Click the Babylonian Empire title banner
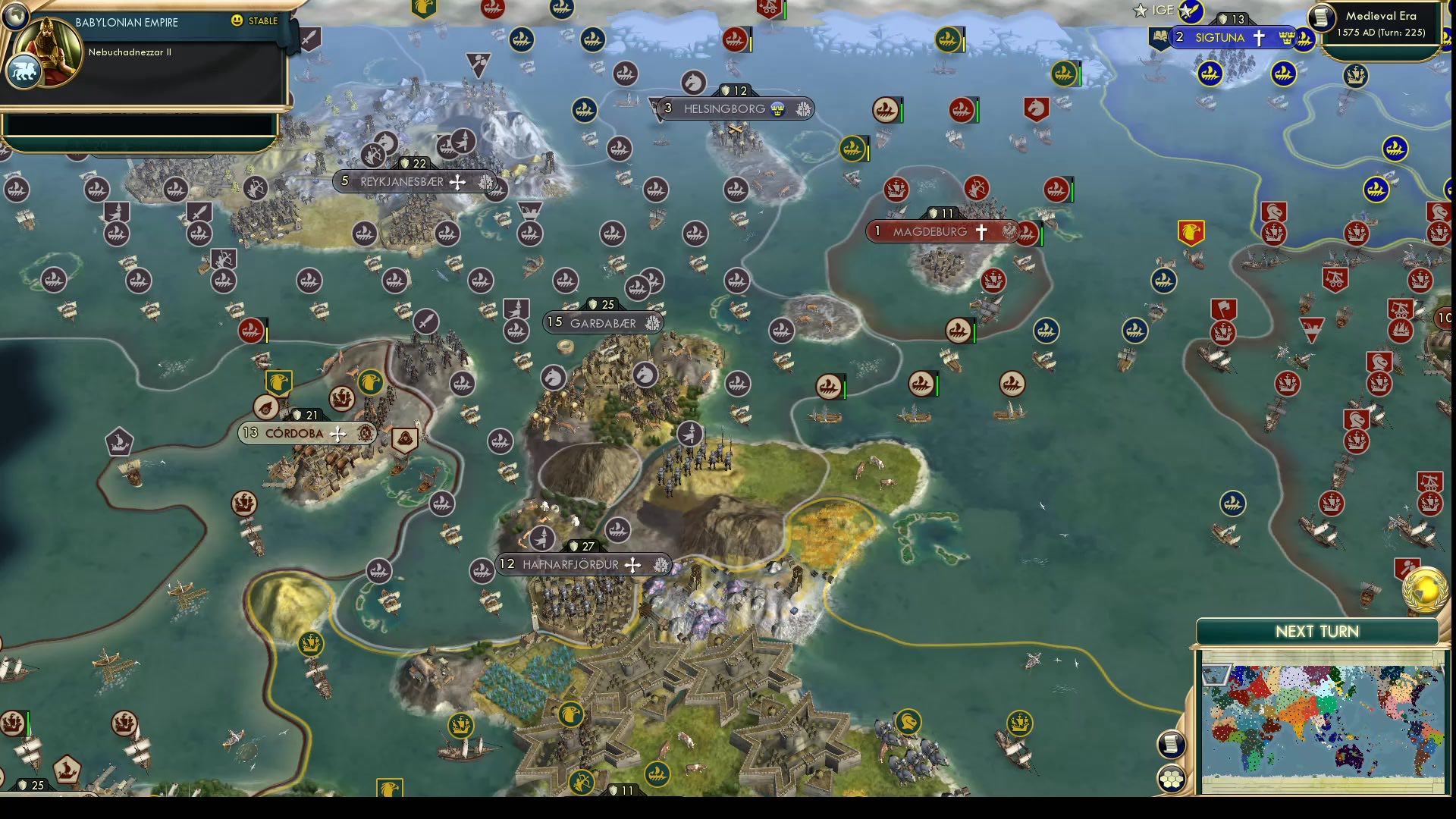The height and width of the screenshot is (819, 1456). 126,22
